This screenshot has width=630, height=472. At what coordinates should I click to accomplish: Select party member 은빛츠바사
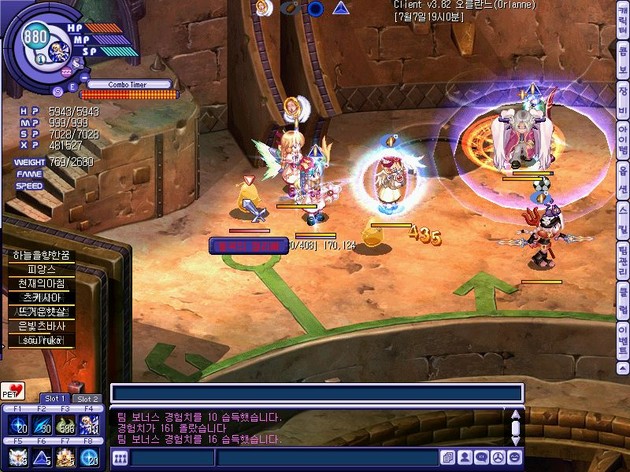[40, 327]
